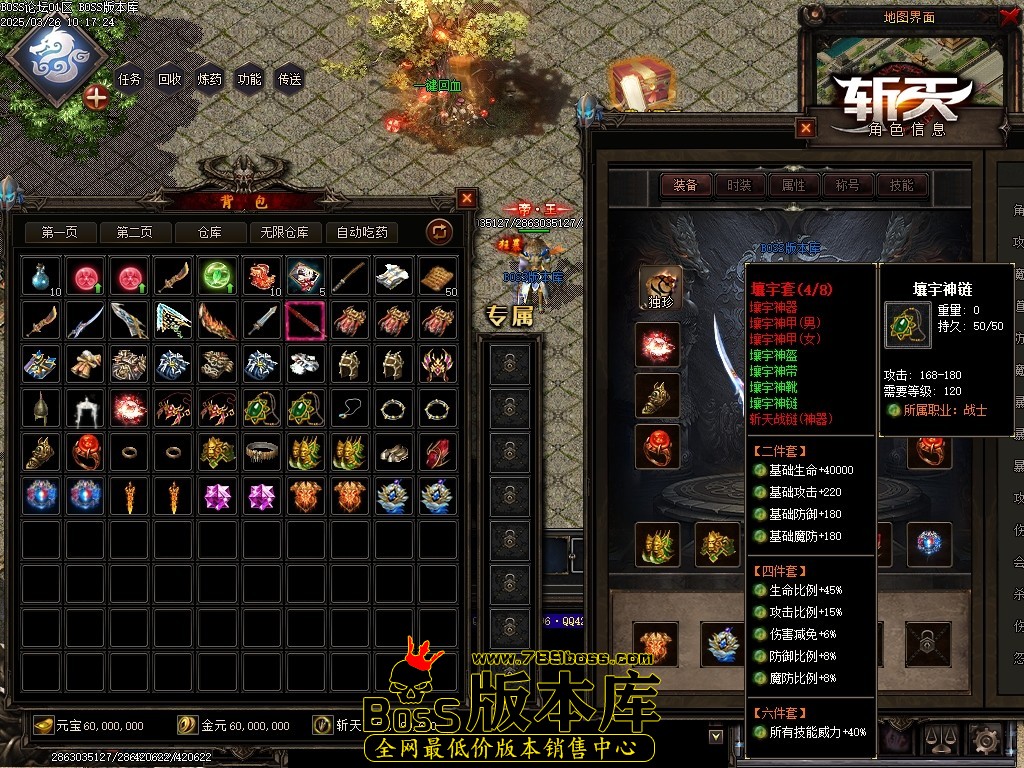Open the 炼药 alchemy menu
Viewport: 1024px width, 768px height.
210,80
